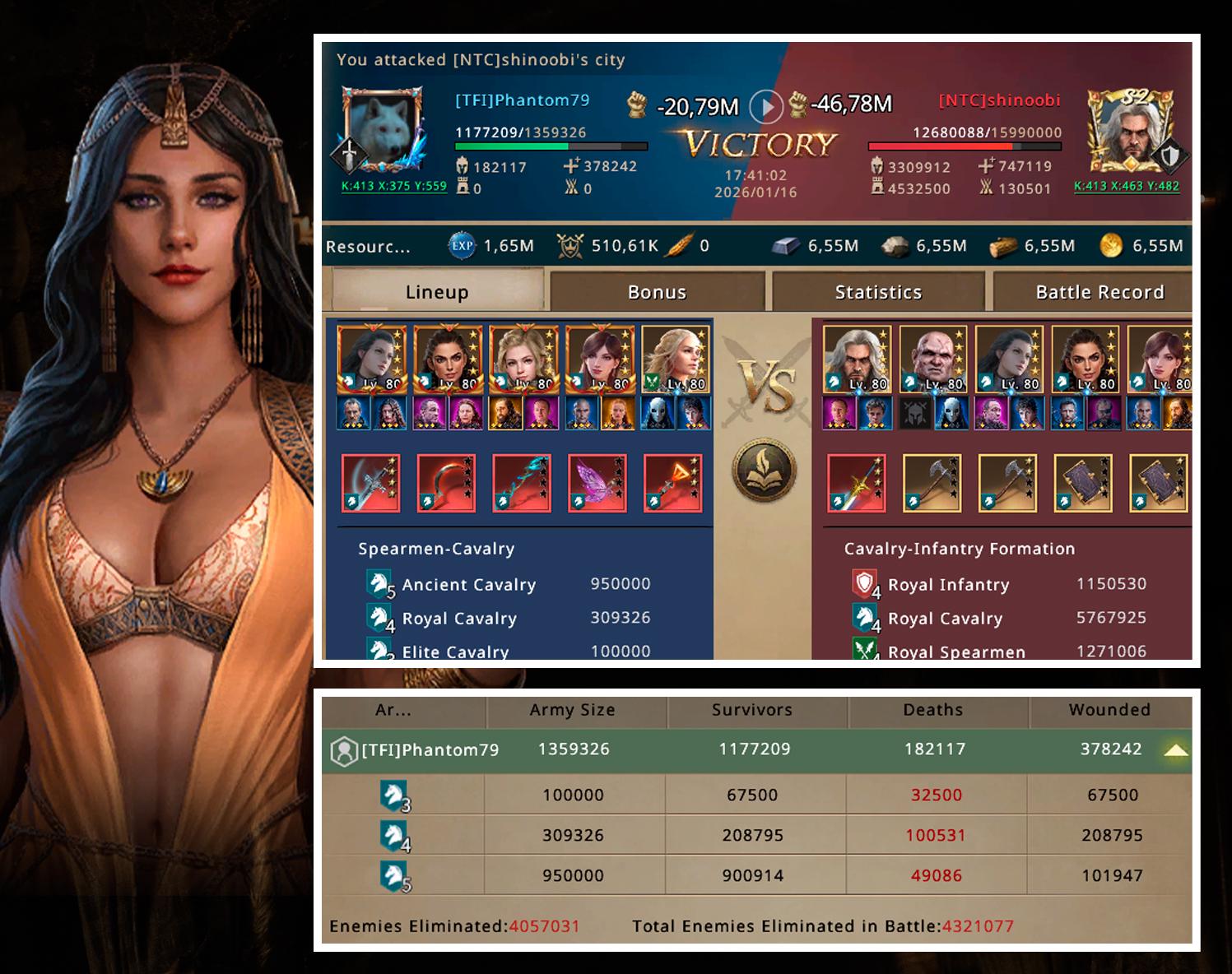
Task: Open the Bonus tab
Action: [x=657, y=292]
